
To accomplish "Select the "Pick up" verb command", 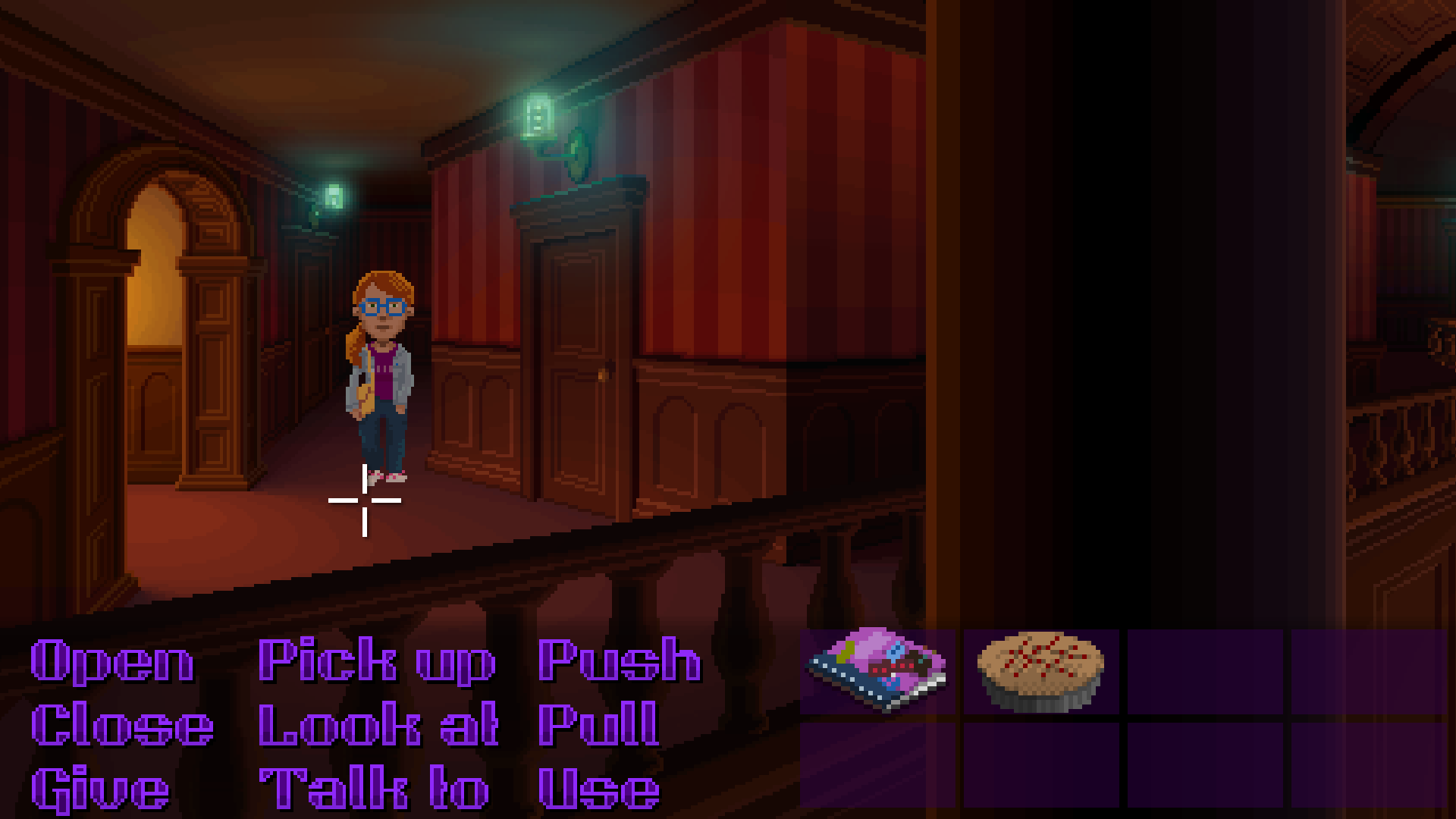I will [375, 662].
